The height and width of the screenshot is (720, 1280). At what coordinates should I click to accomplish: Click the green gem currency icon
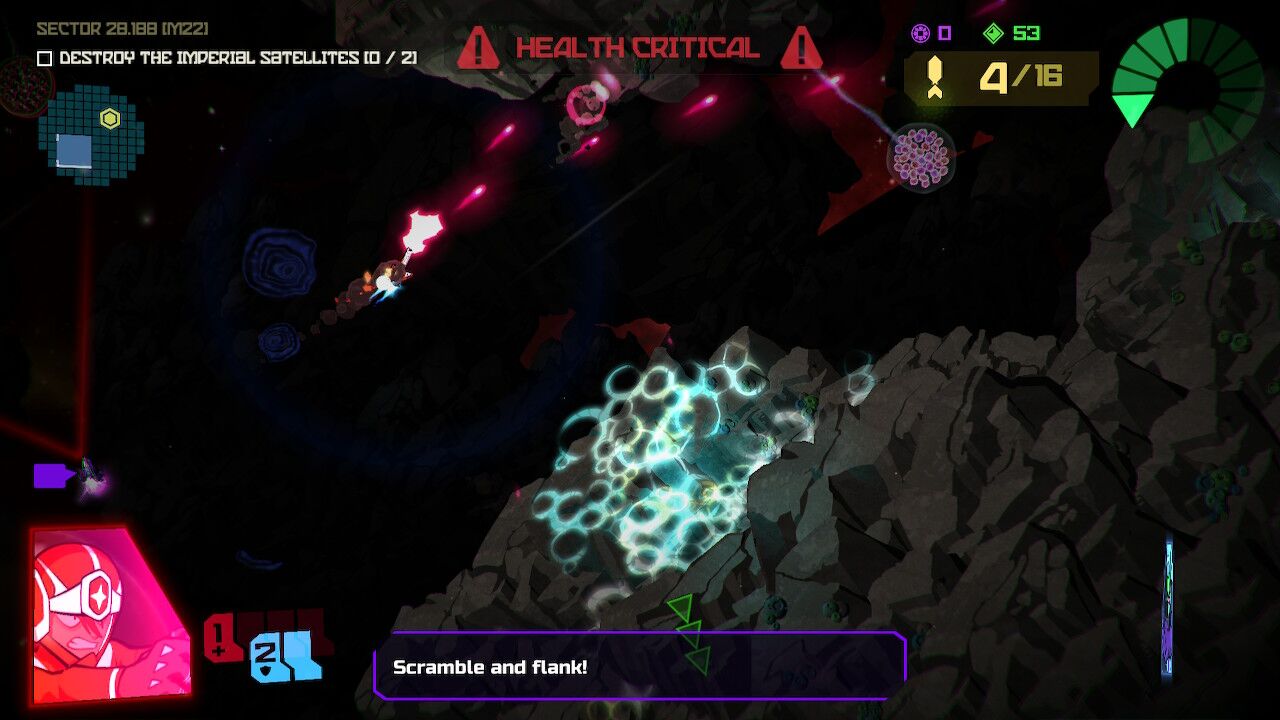pos(992,33)
